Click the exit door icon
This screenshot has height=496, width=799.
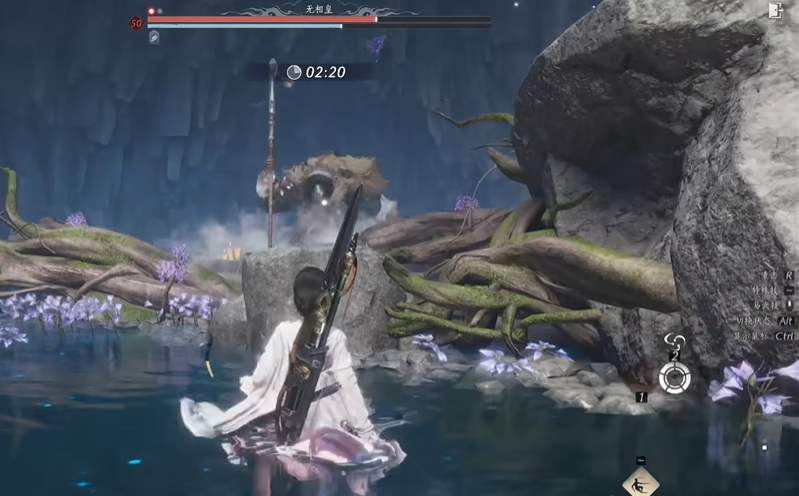coord(775,10)
